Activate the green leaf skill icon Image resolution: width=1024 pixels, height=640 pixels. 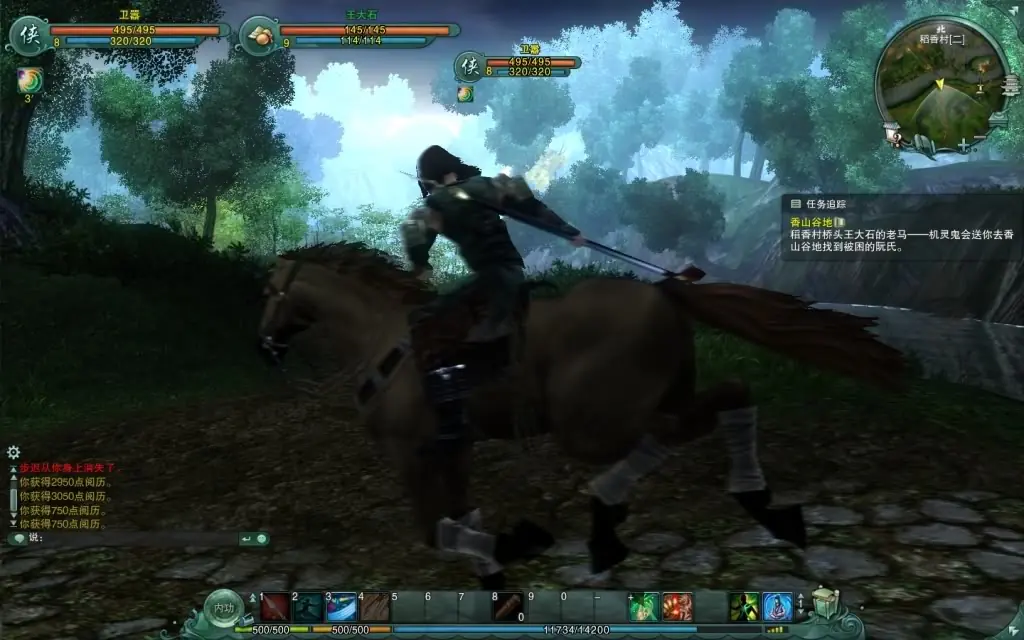[x=645, y=607]
